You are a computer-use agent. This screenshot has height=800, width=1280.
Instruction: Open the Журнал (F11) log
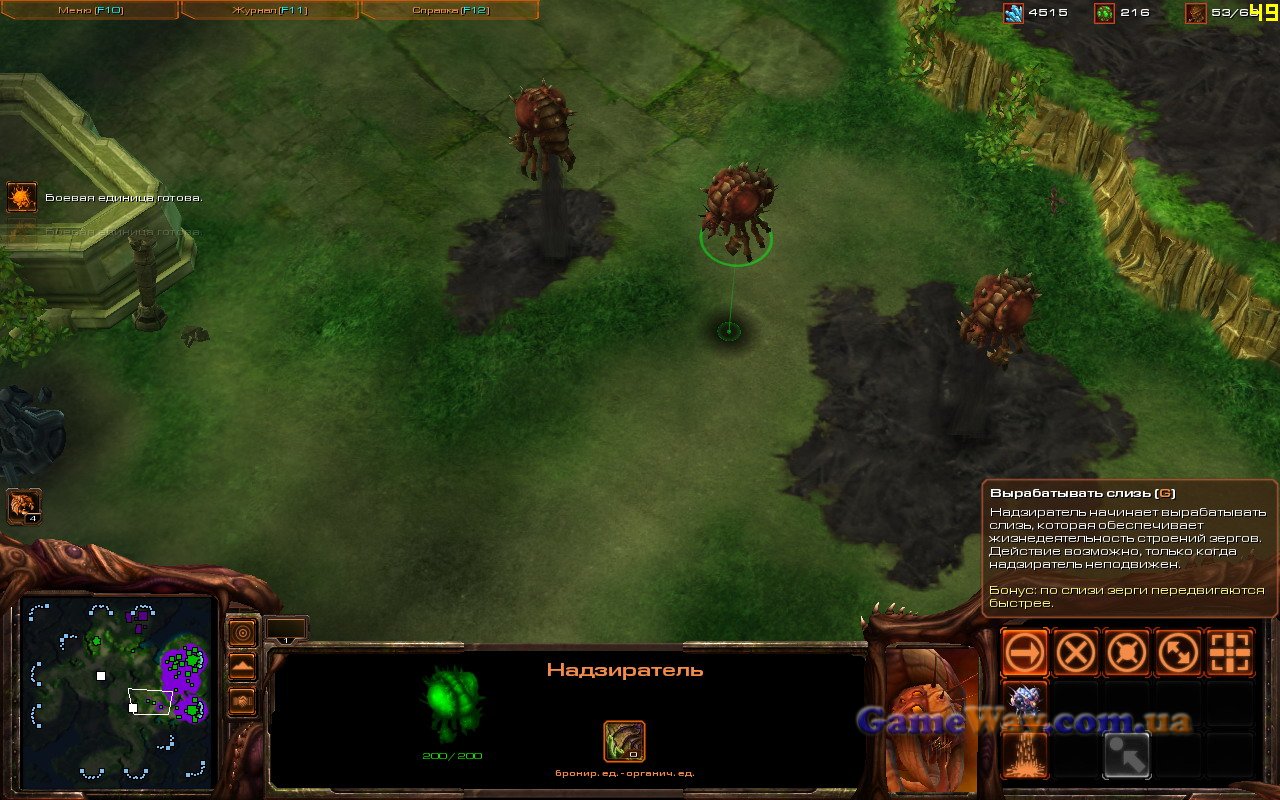click(269, 10)
